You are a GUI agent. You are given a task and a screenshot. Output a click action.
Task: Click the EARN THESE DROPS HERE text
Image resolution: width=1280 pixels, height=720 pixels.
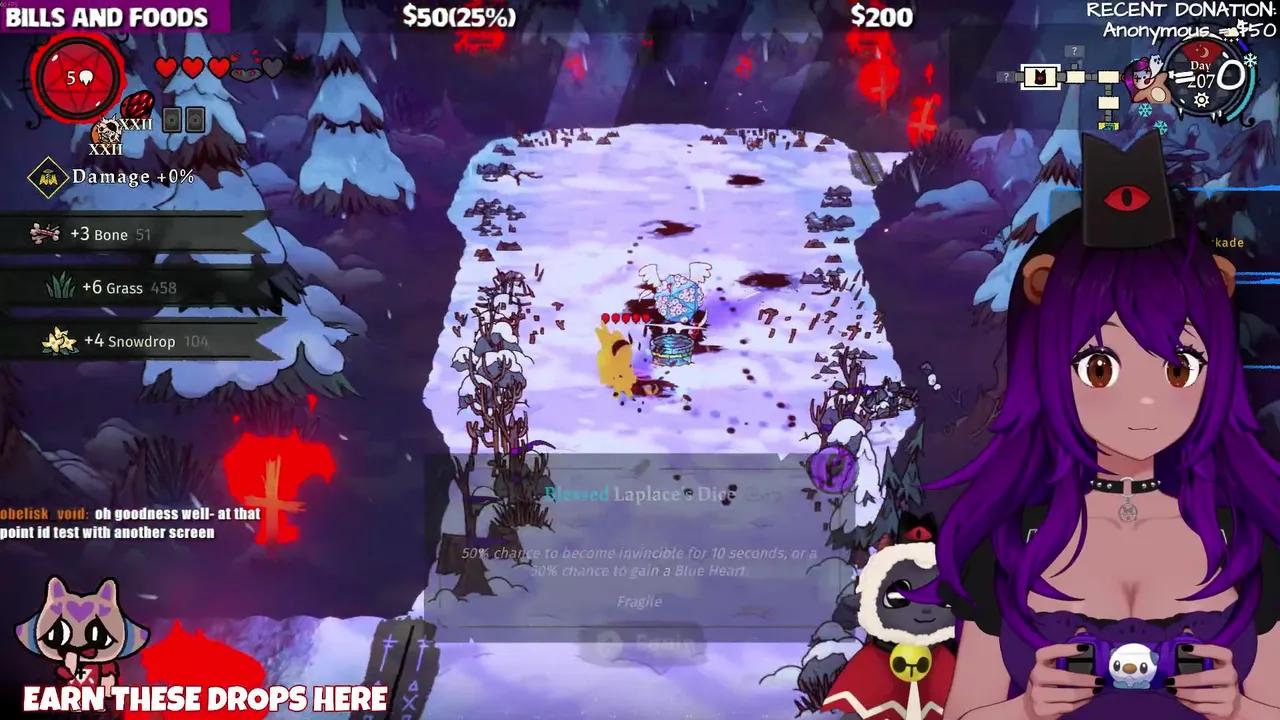point(205,699)
